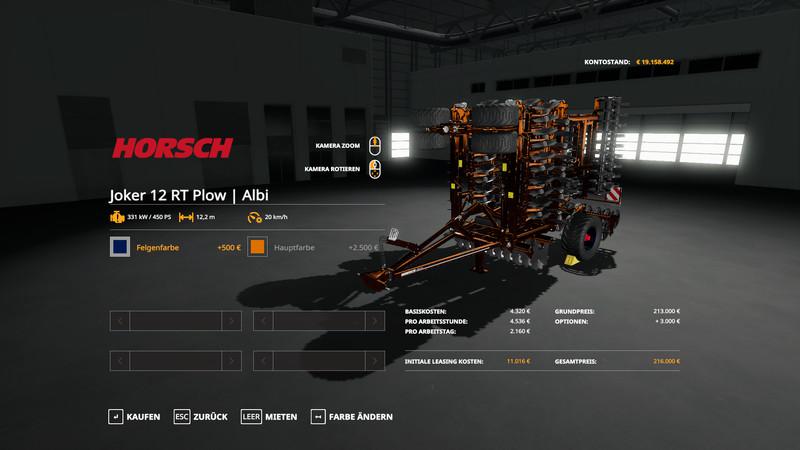Lease the implement with Mieten
Image resolution: width=800 pixels, height=450 pixels.
coord(269,416)
